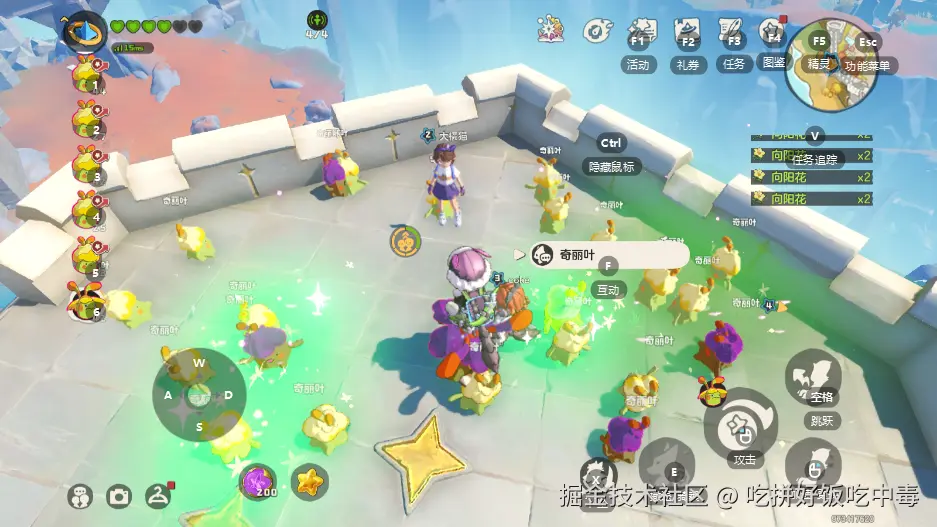Select the last 向阳花 quest tracker row

click(x=811, y=199)
